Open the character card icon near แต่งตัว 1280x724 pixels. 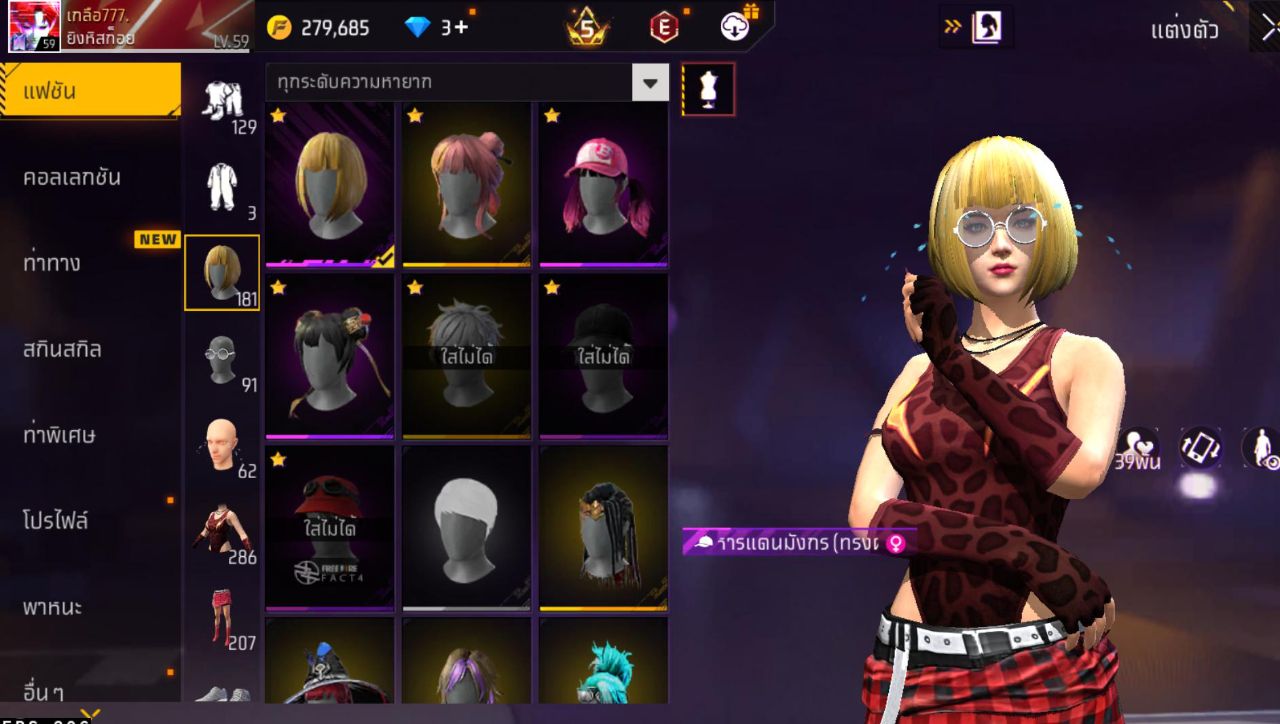[x=986, y=26]
